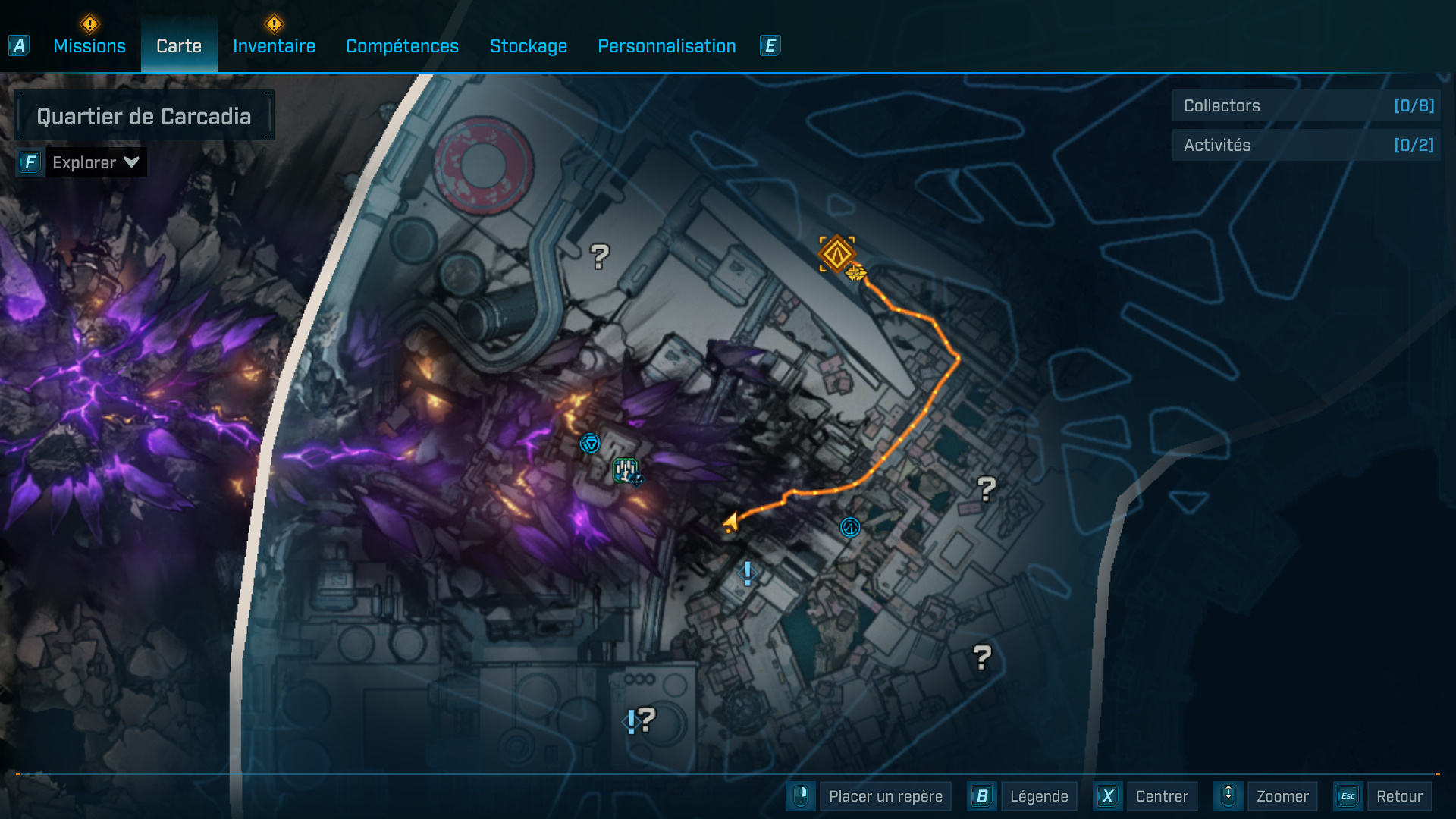This screenshot has width=1456, height=819.
Task: Collapse the Explorer filter chevron
Action: (x=130, y=162)
